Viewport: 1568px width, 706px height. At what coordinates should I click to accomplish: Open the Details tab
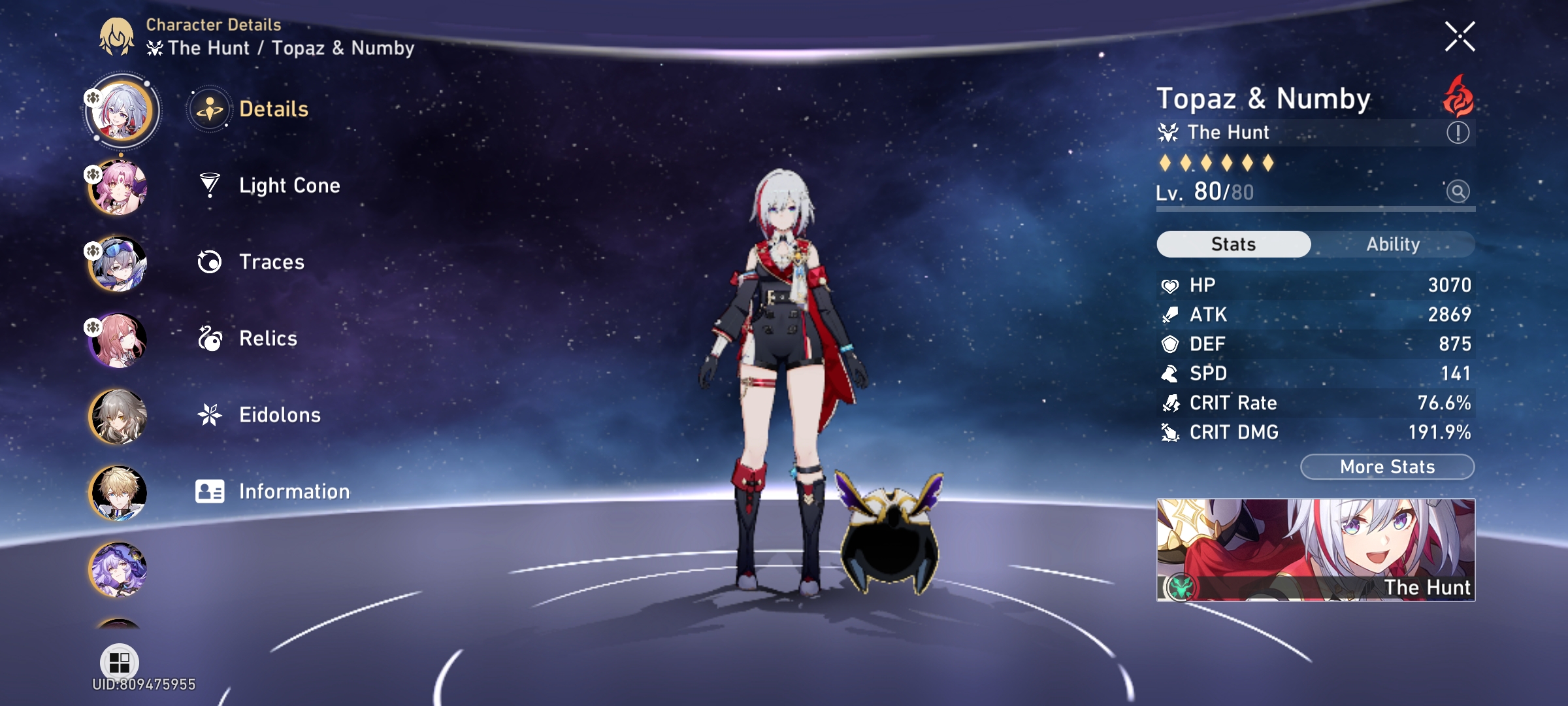[x=274, y=109]
